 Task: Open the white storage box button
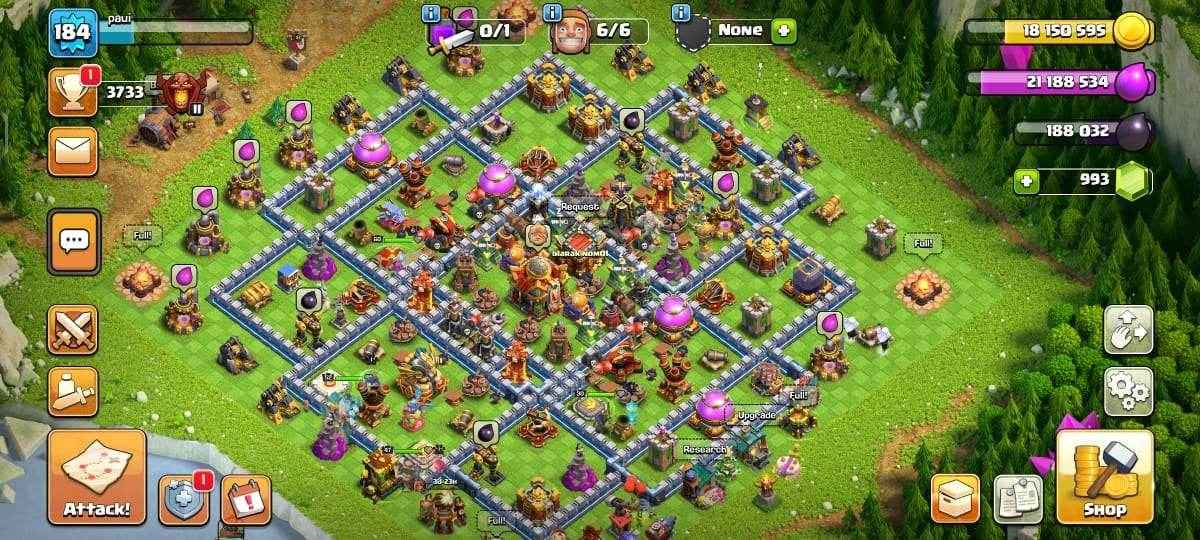[955, 499]
